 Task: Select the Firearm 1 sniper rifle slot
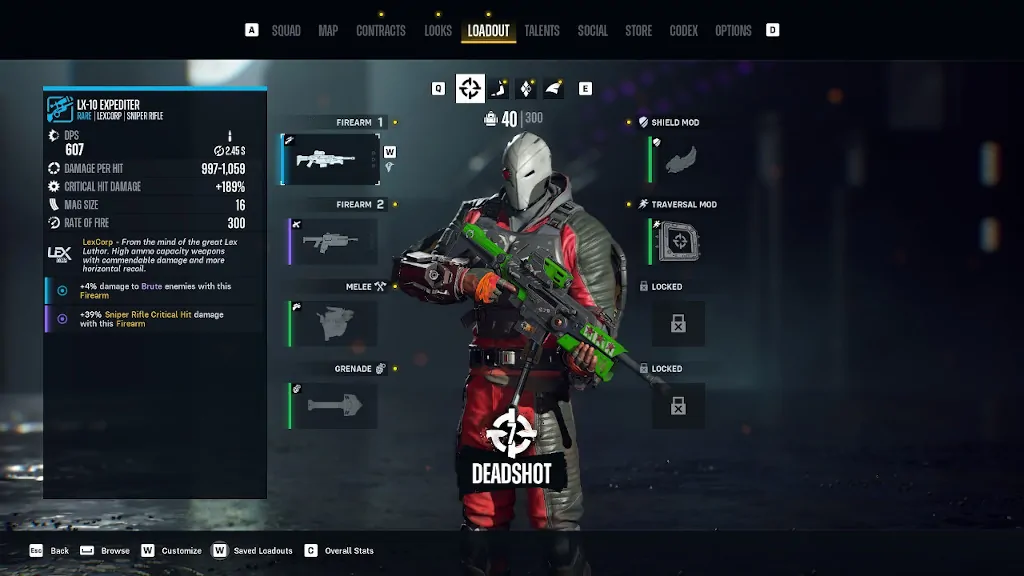coord(332,159)
